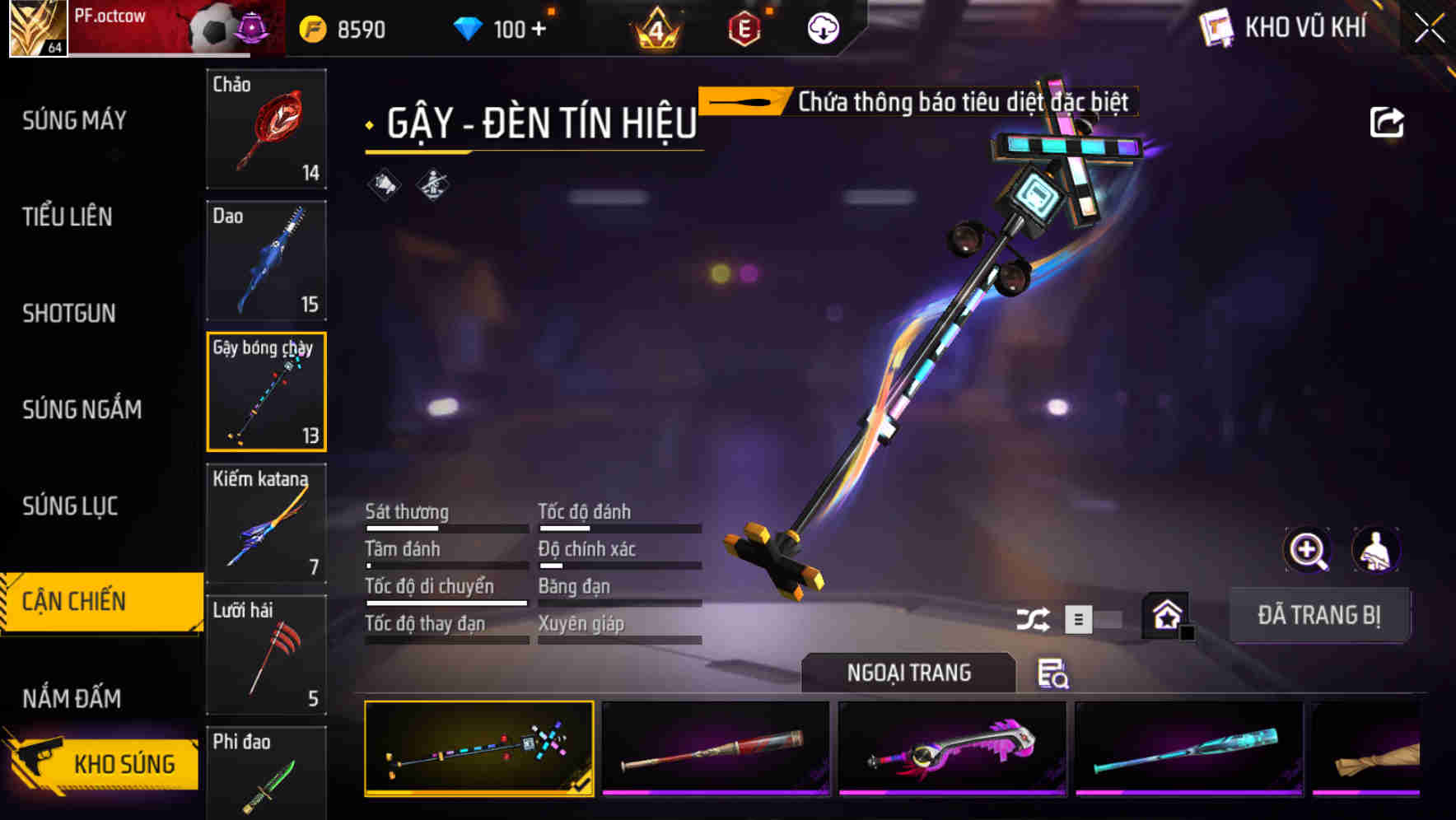This screenshot has width=1456, height=820.
Task: Share the weapon skin via share icon
Action: pos(1386,123)
